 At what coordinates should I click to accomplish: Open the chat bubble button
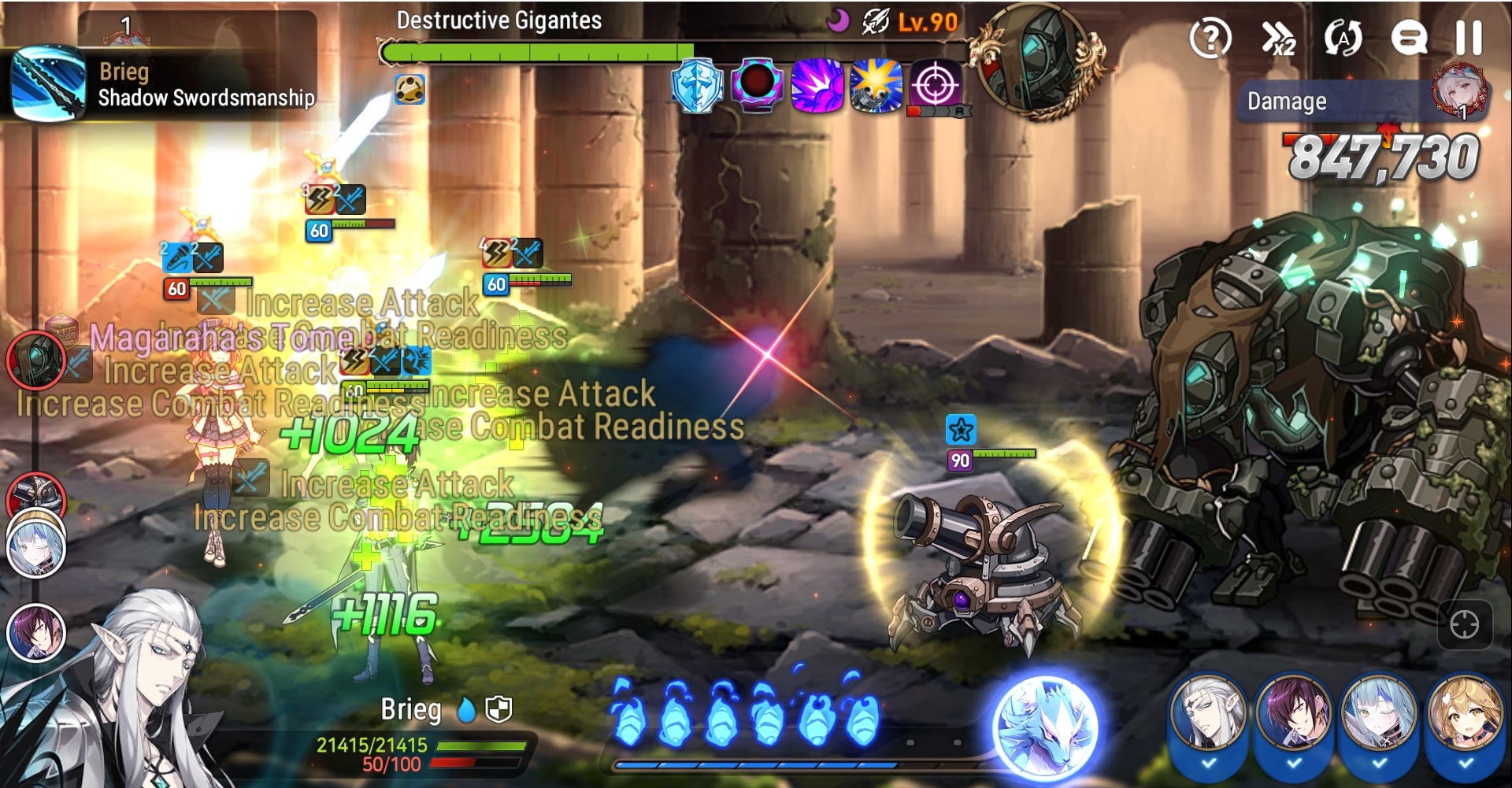tap(1409, 37)
